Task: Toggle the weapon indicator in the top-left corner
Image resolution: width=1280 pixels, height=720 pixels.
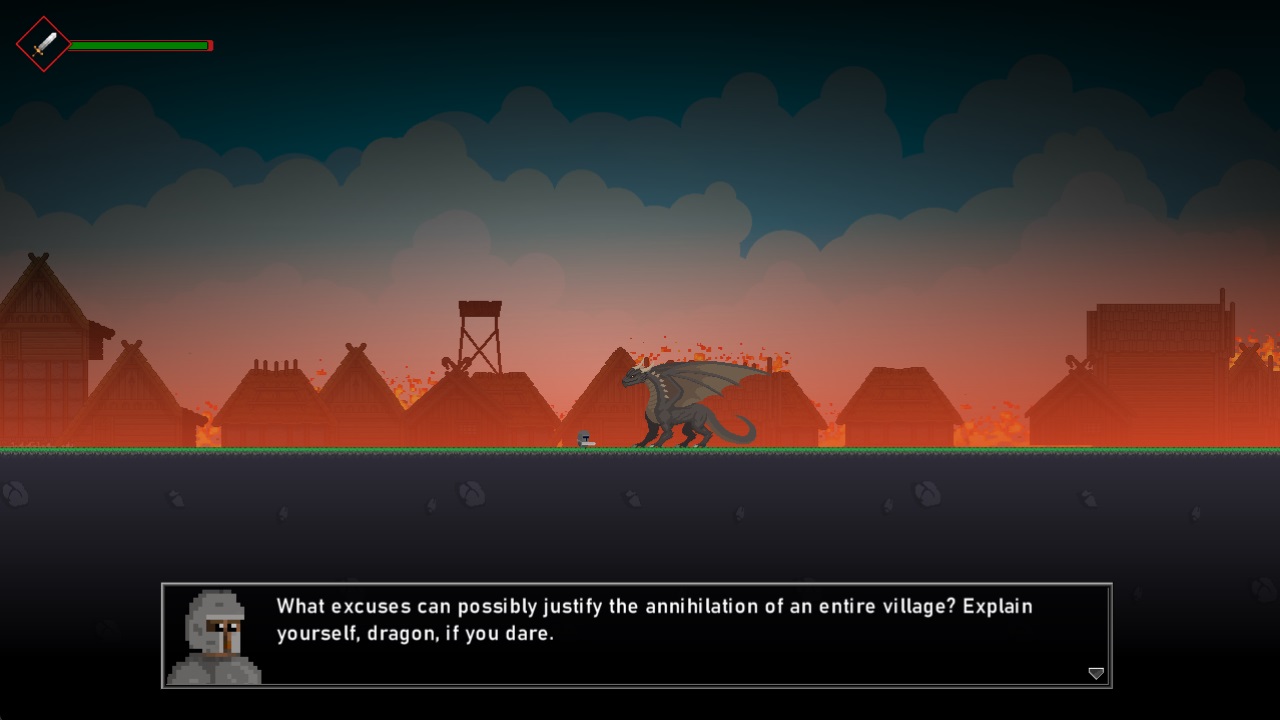Action: coord(41,43)
